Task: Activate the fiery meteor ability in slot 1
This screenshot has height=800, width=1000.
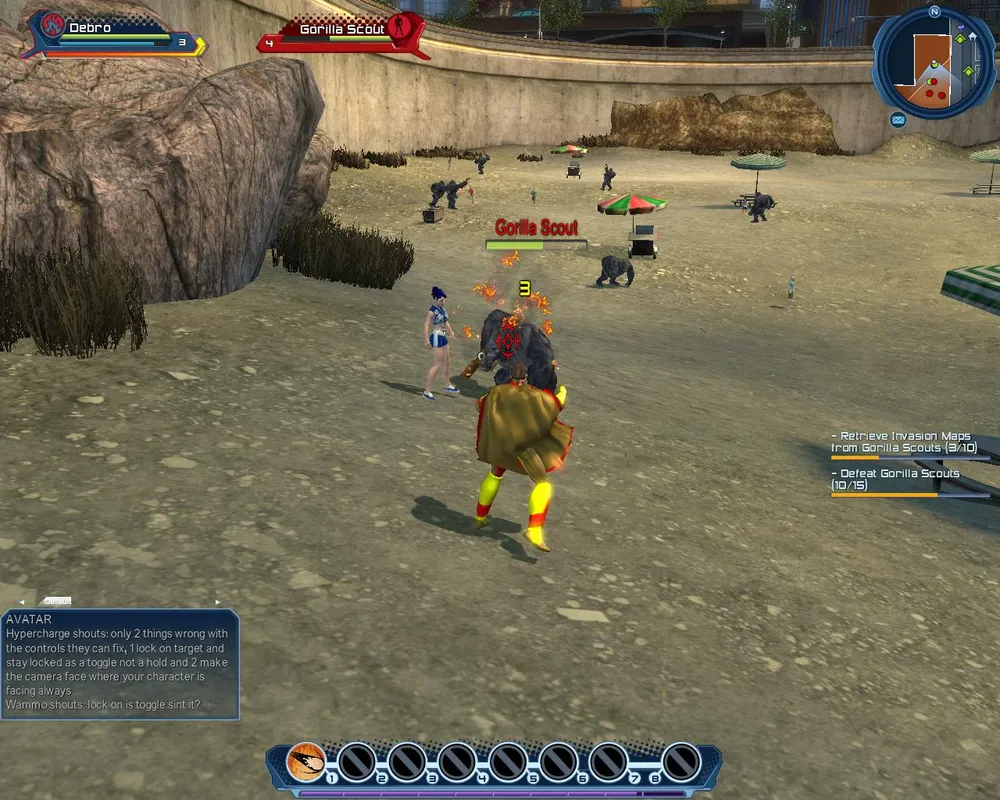Action: pos(306,762)
